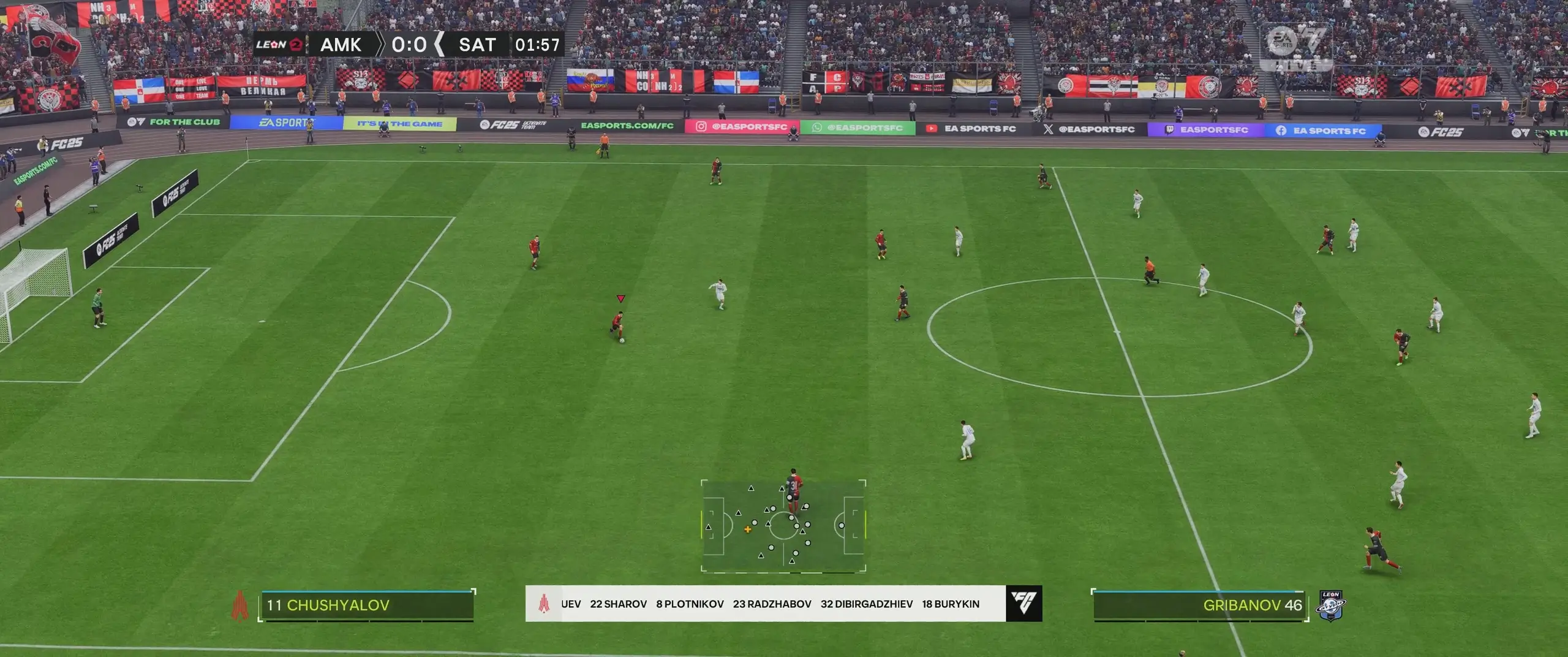Click the pitch radar minimap

(x=783, y=526)
